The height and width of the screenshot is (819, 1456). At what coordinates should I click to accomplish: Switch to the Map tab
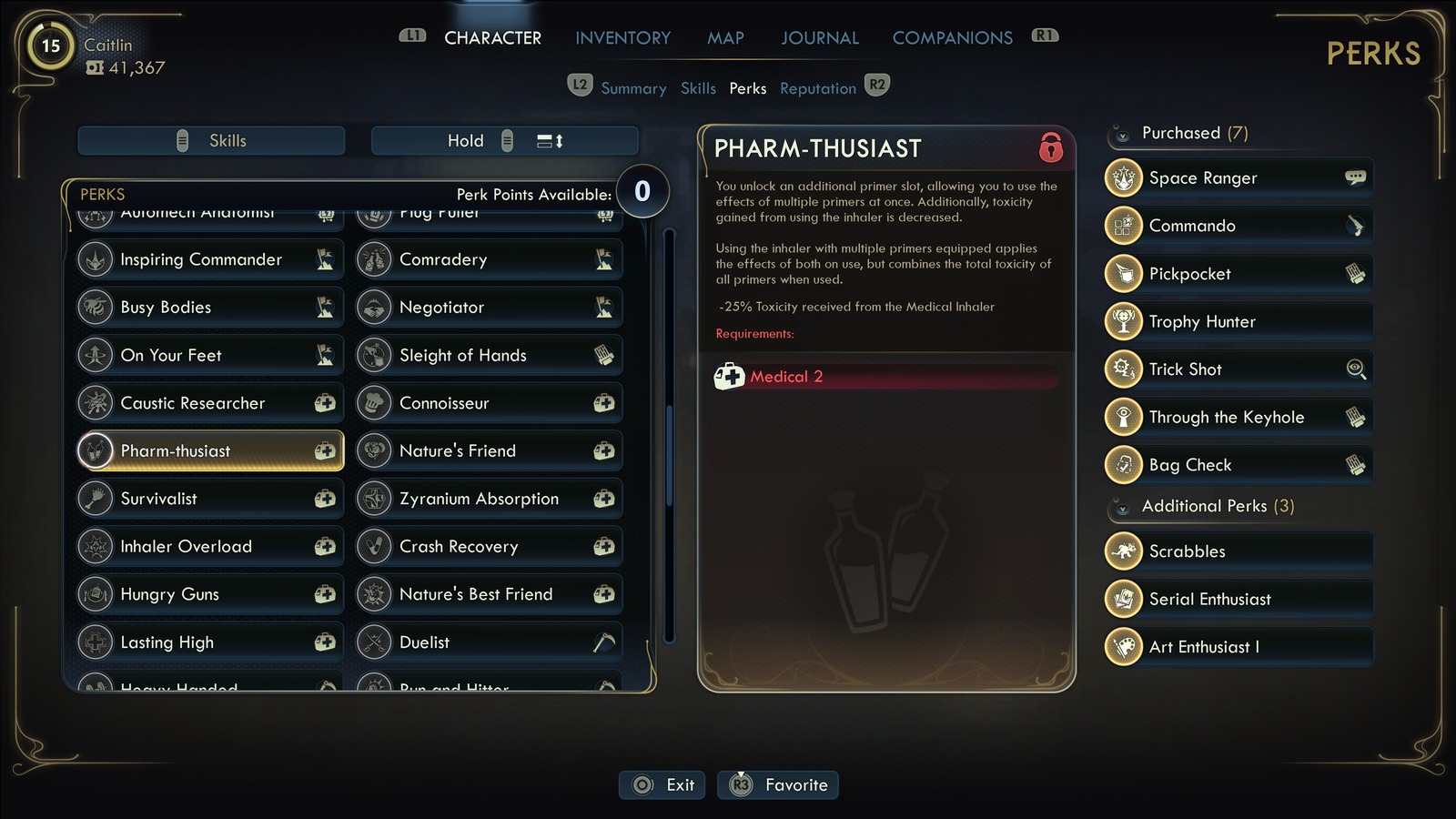pos(725,38)
